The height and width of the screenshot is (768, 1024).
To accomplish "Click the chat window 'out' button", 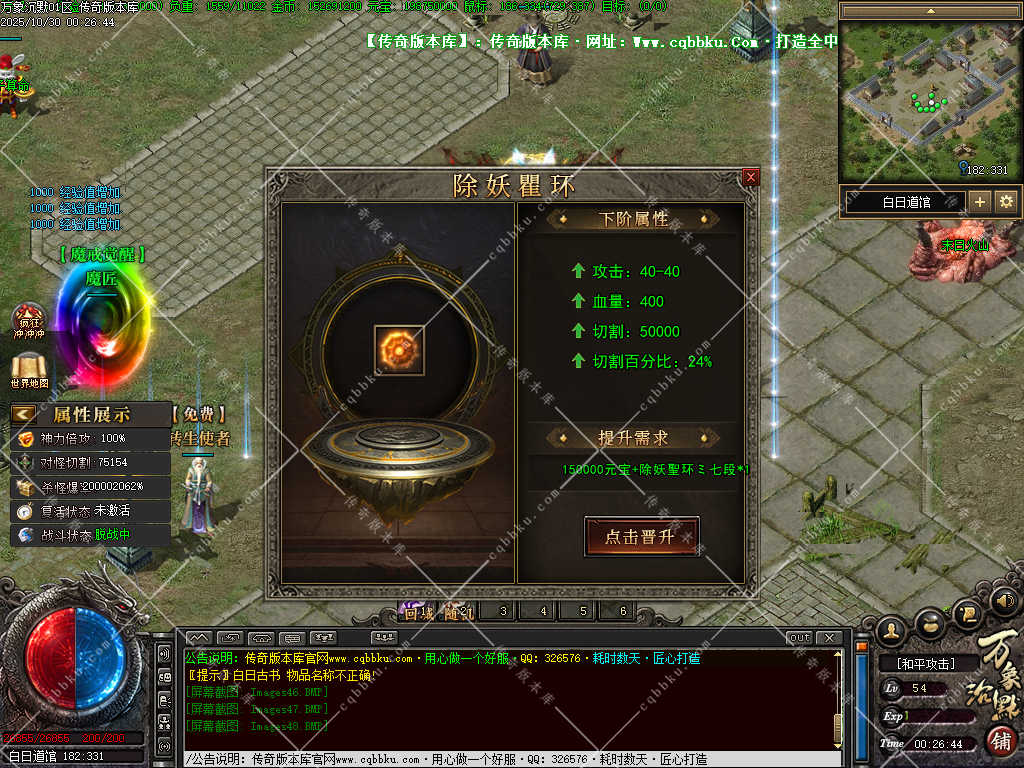I will 800,638.
